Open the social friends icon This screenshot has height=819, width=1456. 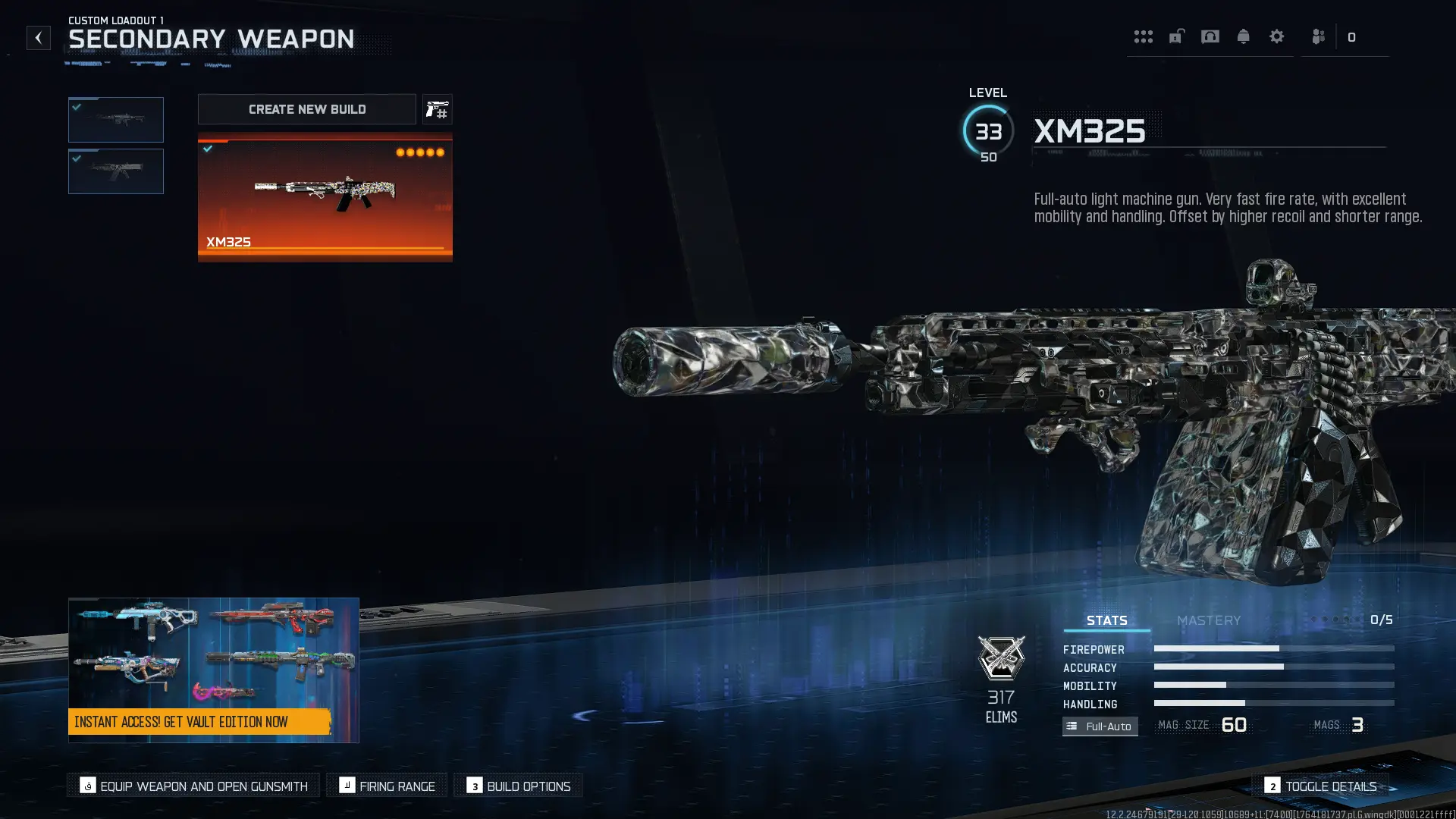tap(1317, 36)
